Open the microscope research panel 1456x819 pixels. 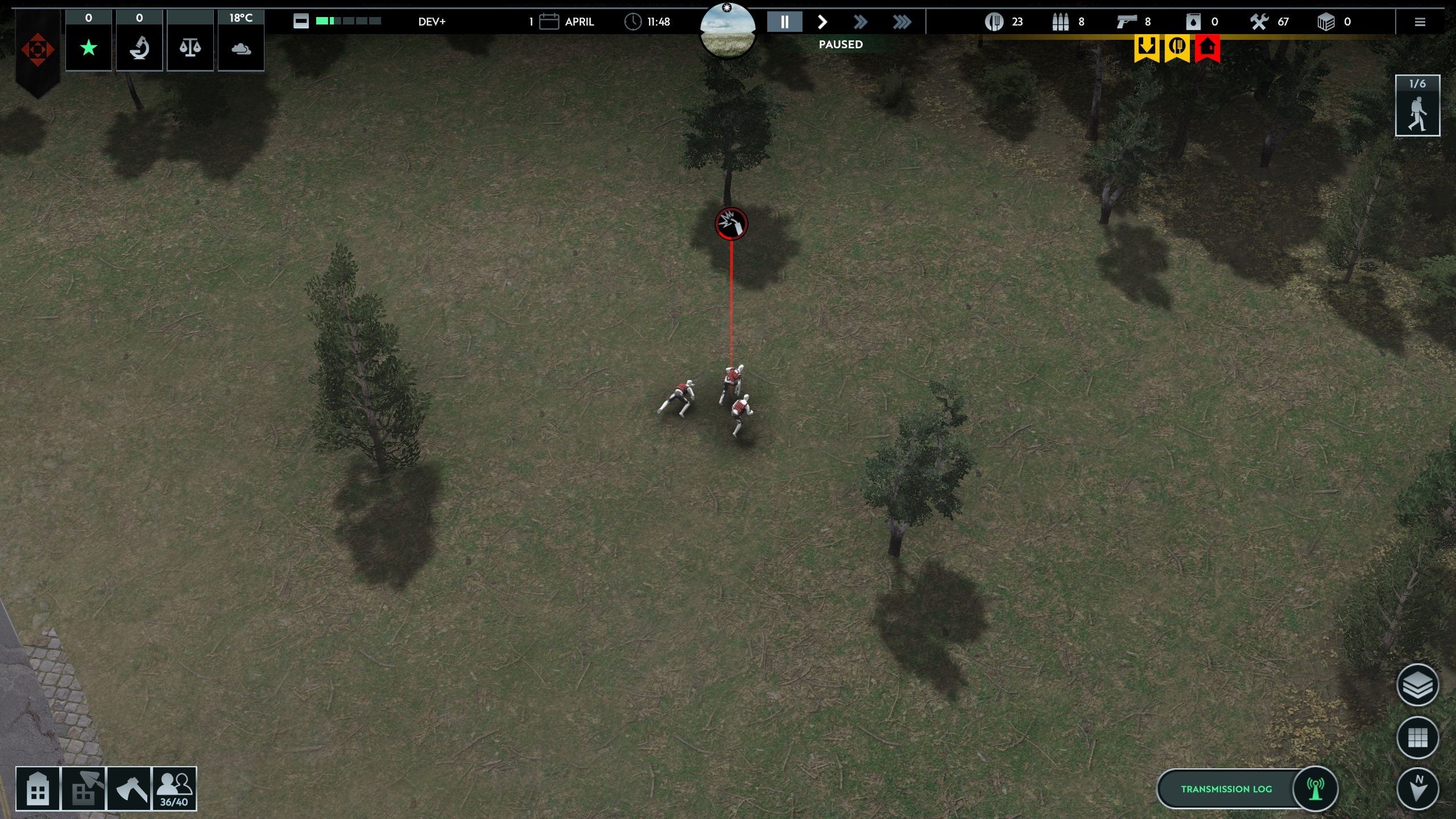pyautogui.click(x=139, y=48)
